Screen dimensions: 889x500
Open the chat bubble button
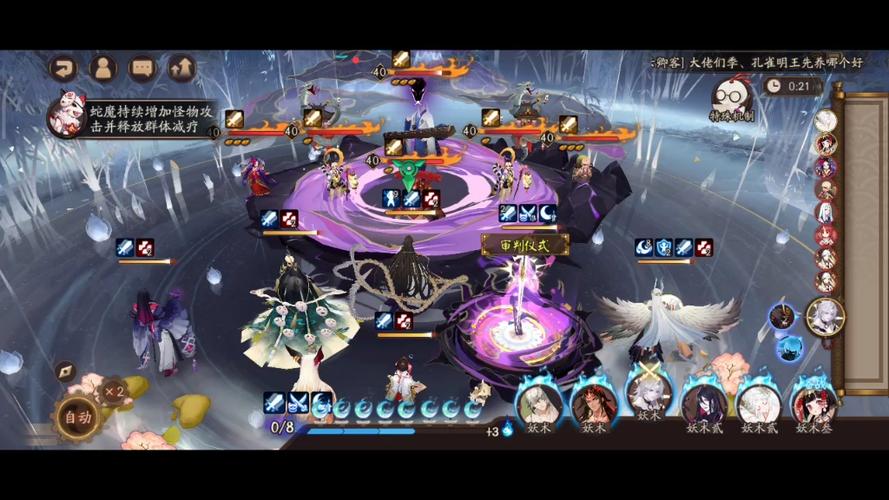click(142, 68)
